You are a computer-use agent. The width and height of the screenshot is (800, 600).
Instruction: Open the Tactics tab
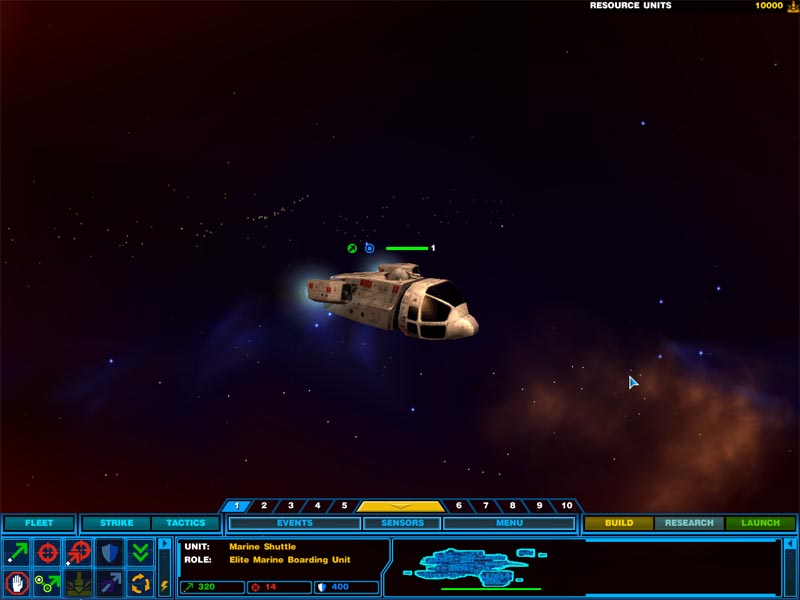(185, 523)
